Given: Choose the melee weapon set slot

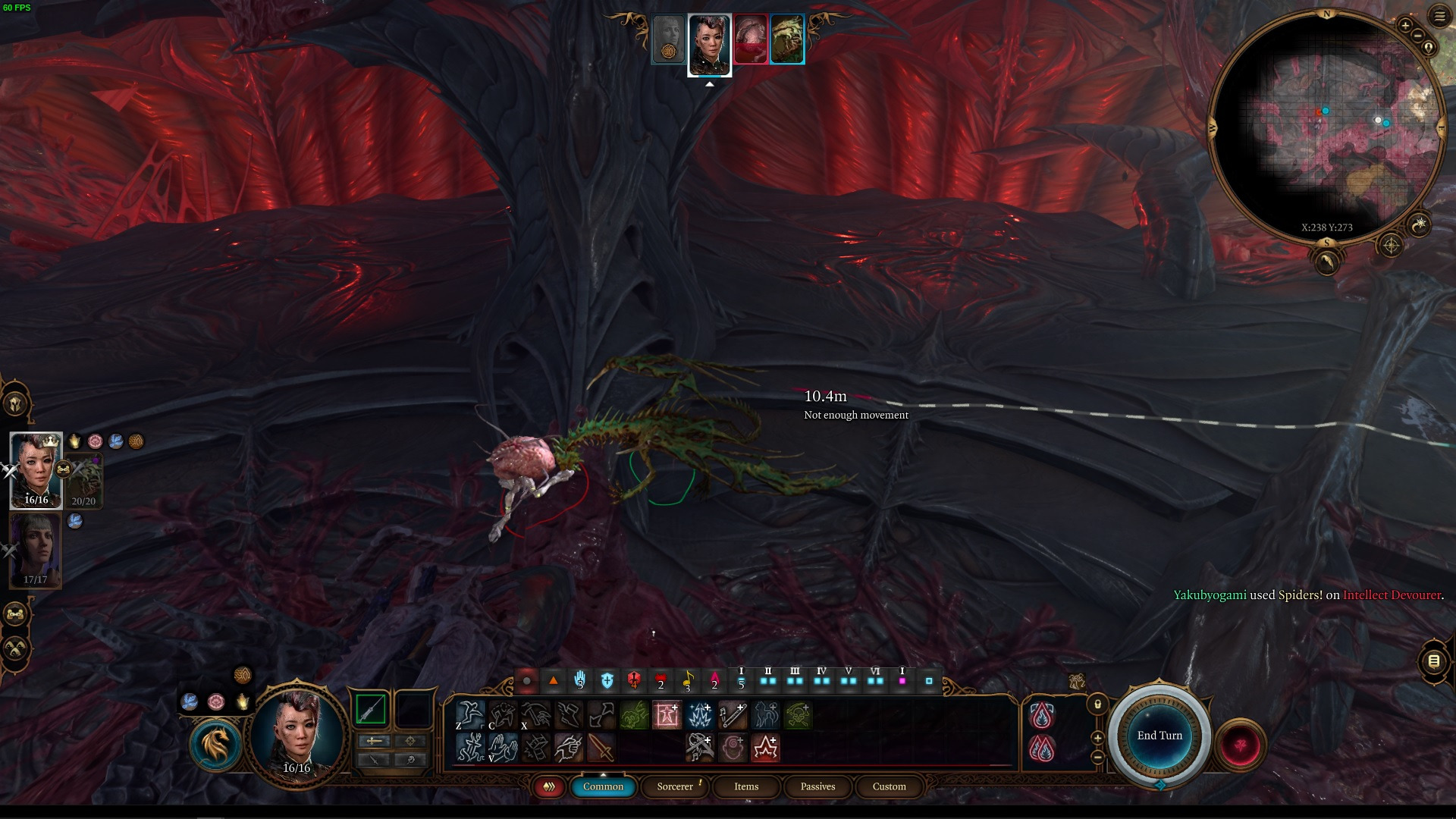Looking at the screenshot, I should (371, 711).
